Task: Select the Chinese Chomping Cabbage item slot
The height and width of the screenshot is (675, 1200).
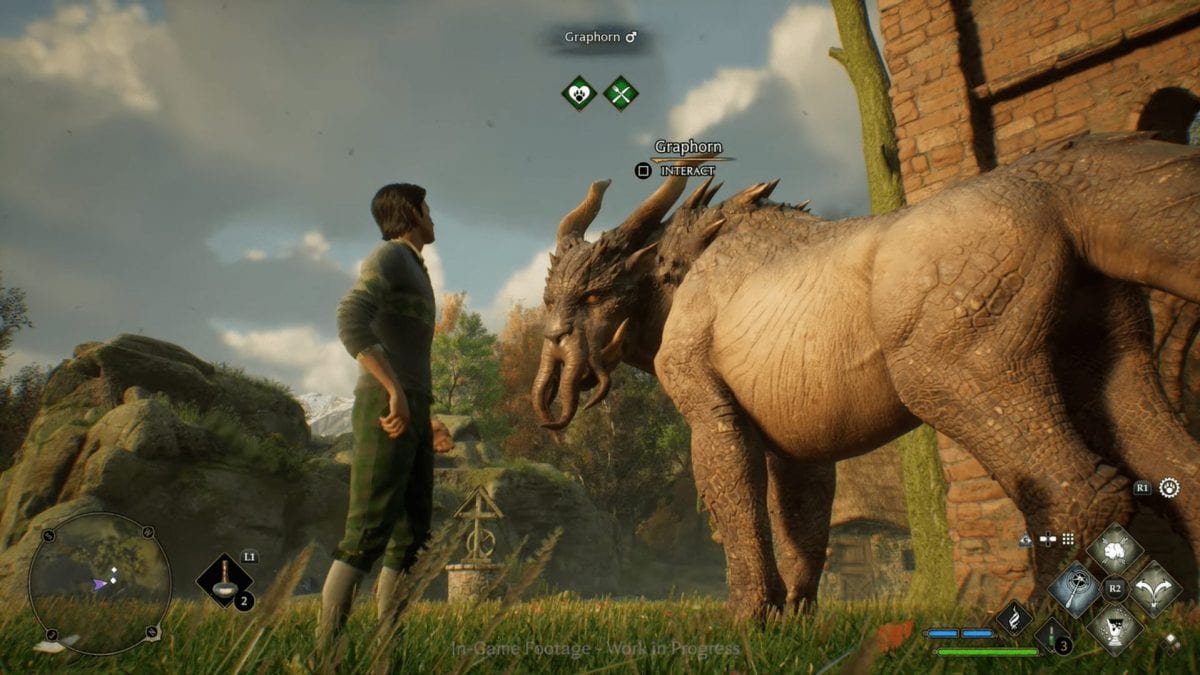Action: pyautogui.click(x=224, y=581)
